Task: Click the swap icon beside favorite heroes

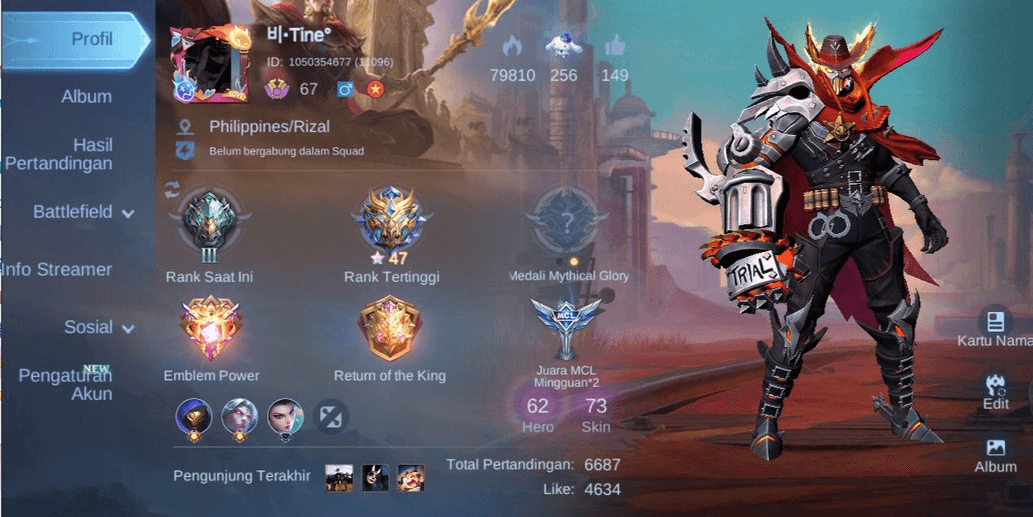Action: 331,415
